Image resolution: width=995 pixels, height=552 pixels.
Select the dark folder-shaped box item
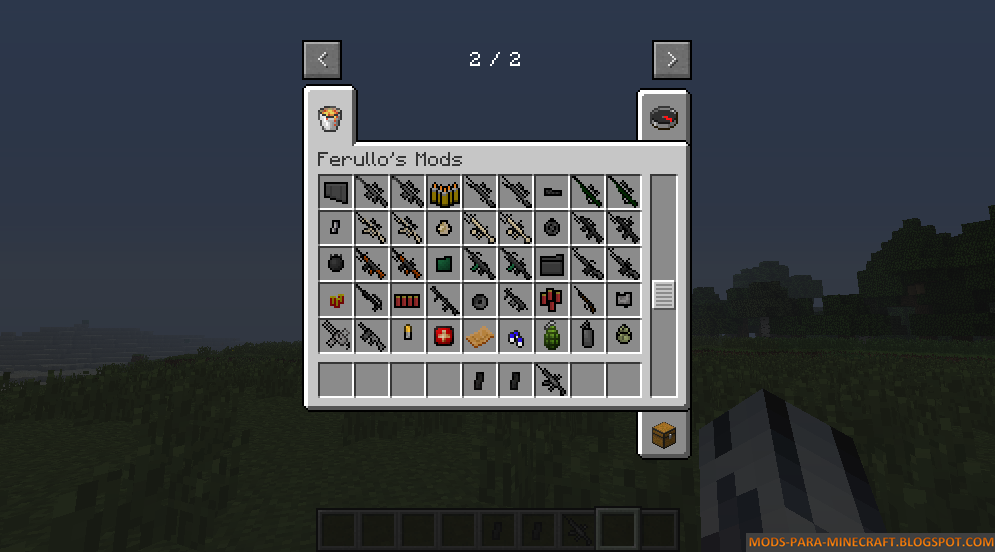coord(551,264)
